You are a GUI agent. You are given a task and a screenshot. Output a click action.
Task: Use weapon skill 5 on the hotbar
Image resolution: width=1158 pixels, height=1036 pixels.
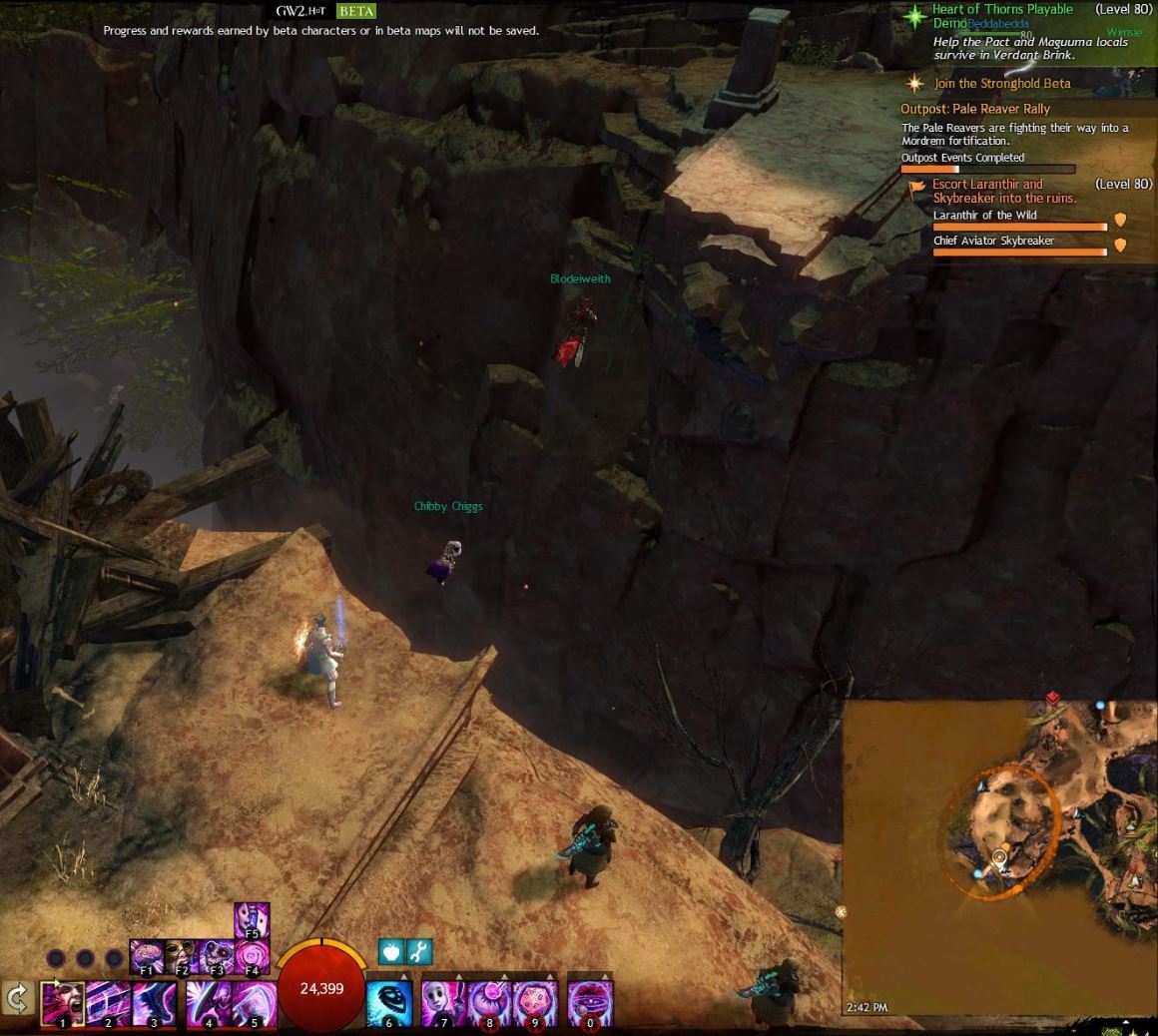point(254,1003)
